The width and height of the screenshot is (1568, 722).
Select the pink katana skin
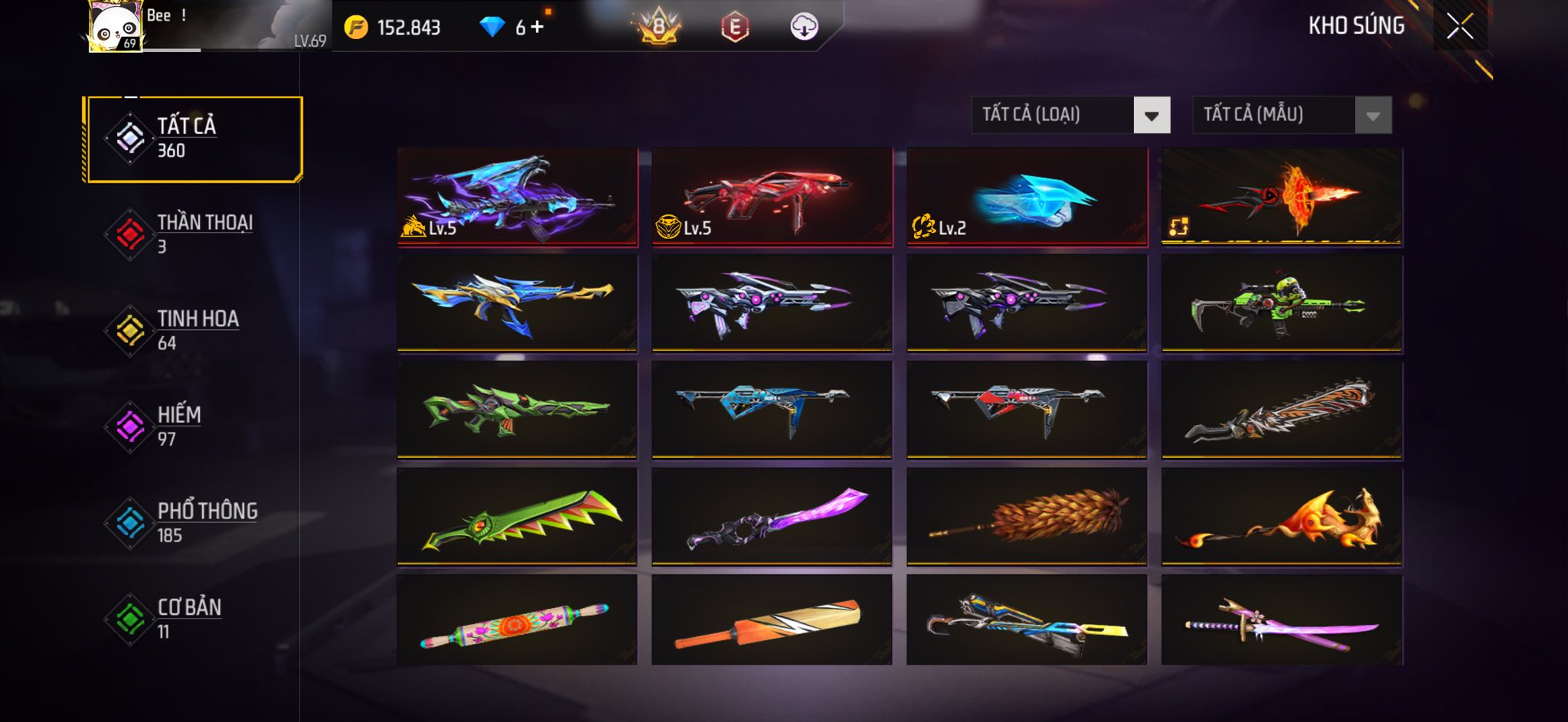pyautogui.click(x=1282, y=621)
